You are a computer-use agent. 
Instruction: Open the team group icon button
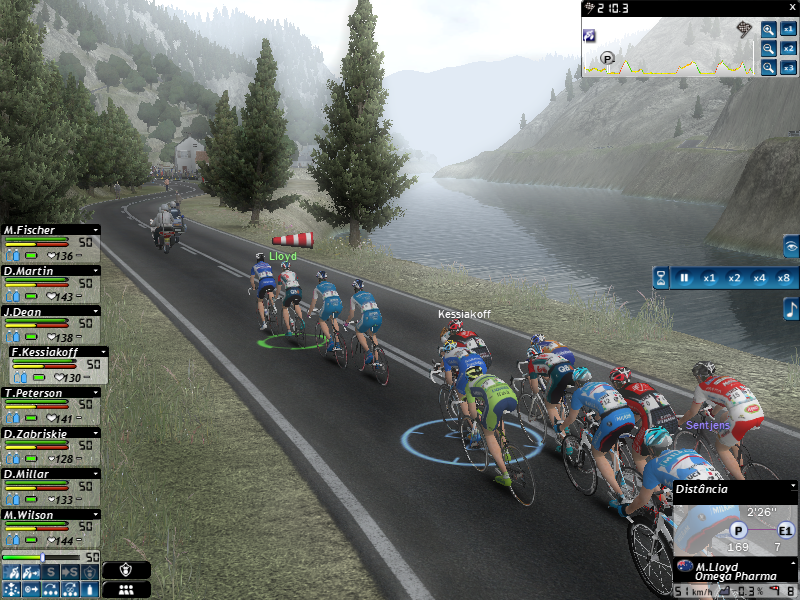(x=126, y=590)
